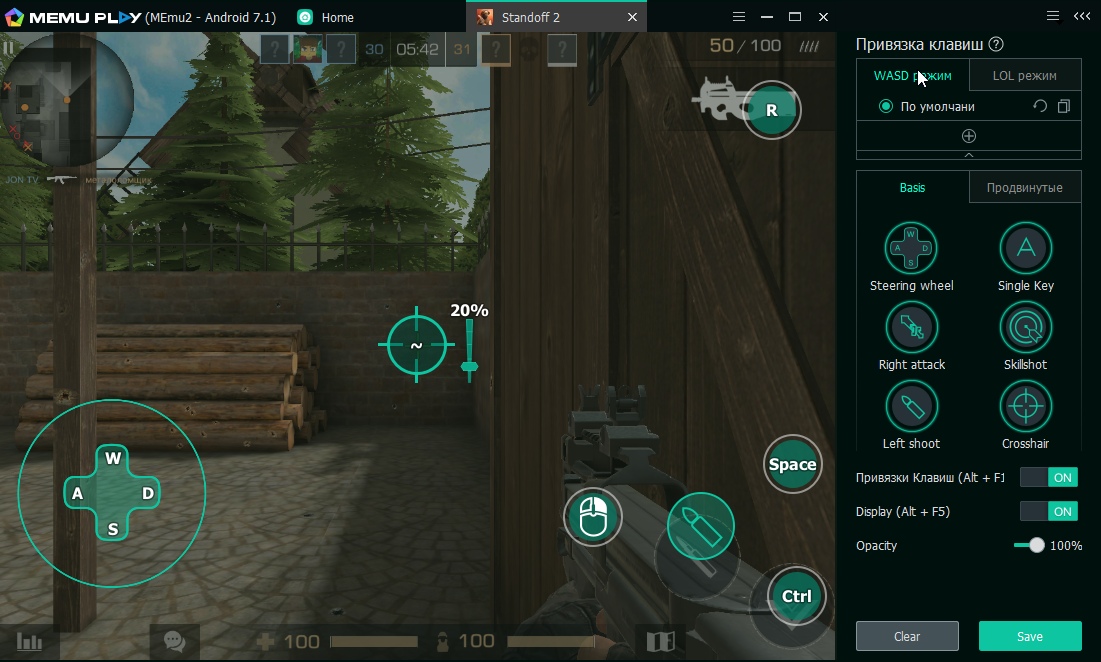Pick the Skillshot binding icon

1025,327
